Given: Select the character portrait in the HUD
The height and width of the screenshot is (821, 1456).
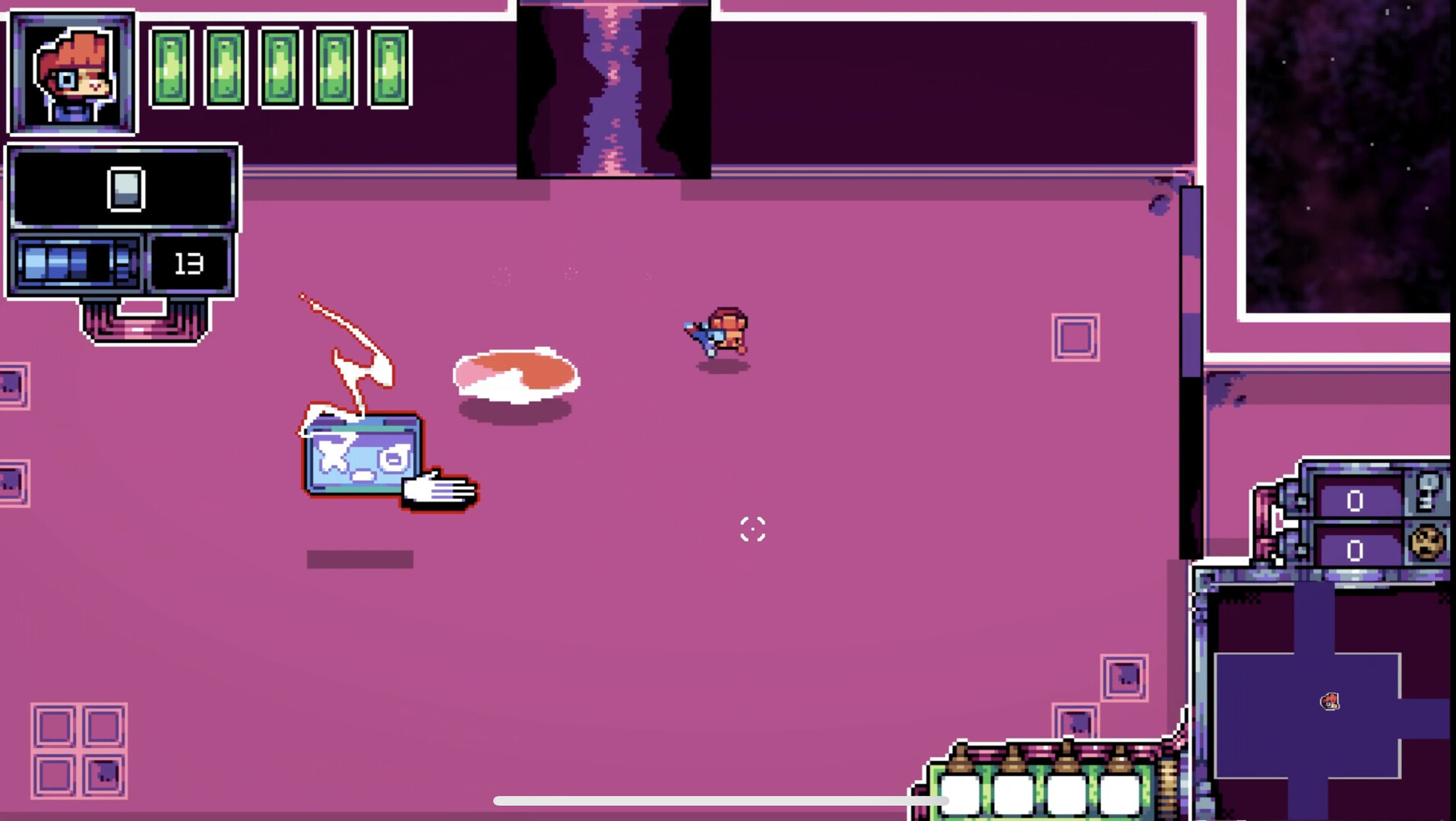Looking at the screenshot, I should 72,72.
